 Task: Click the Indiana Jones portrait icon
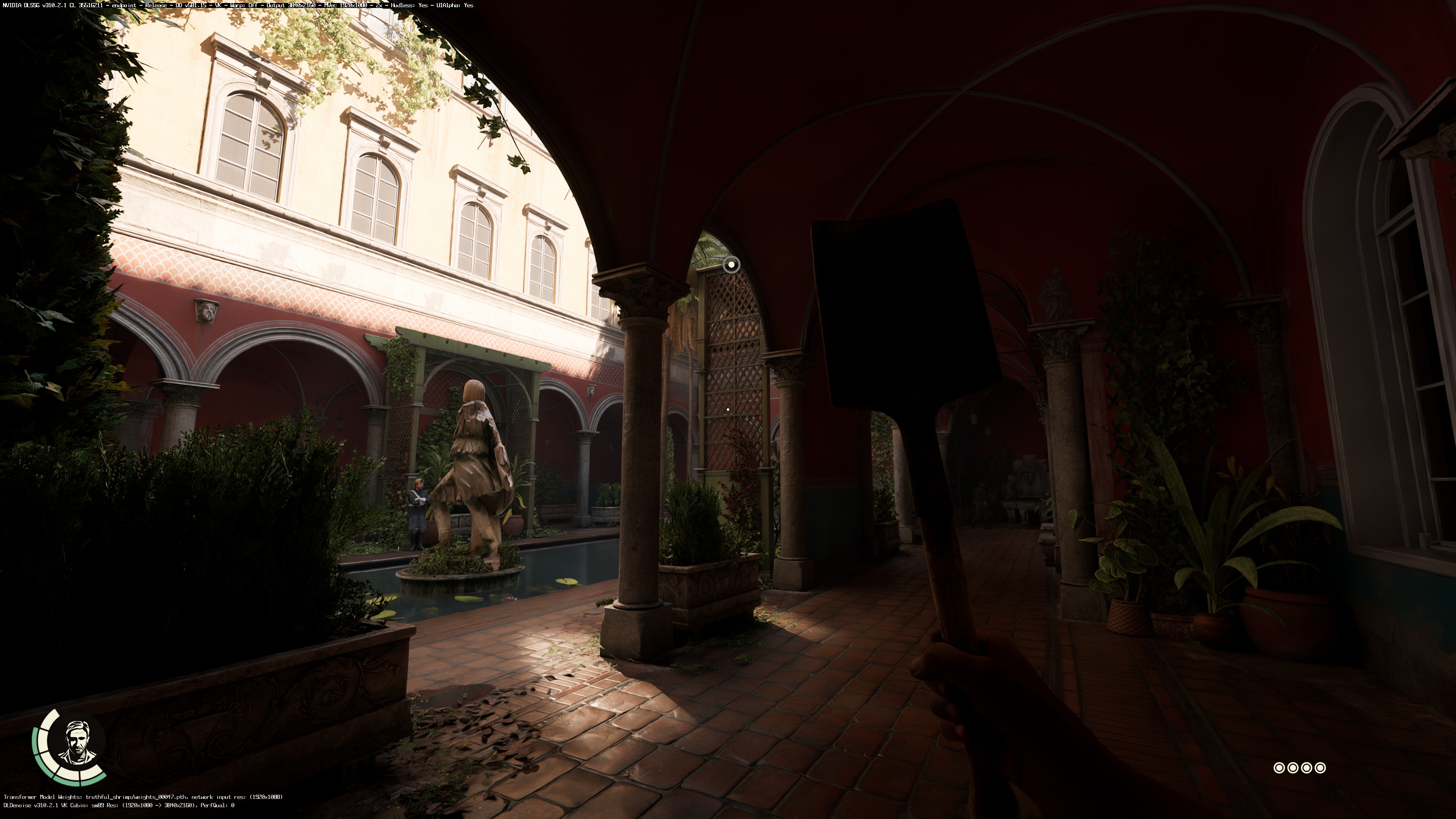point(76,742)
